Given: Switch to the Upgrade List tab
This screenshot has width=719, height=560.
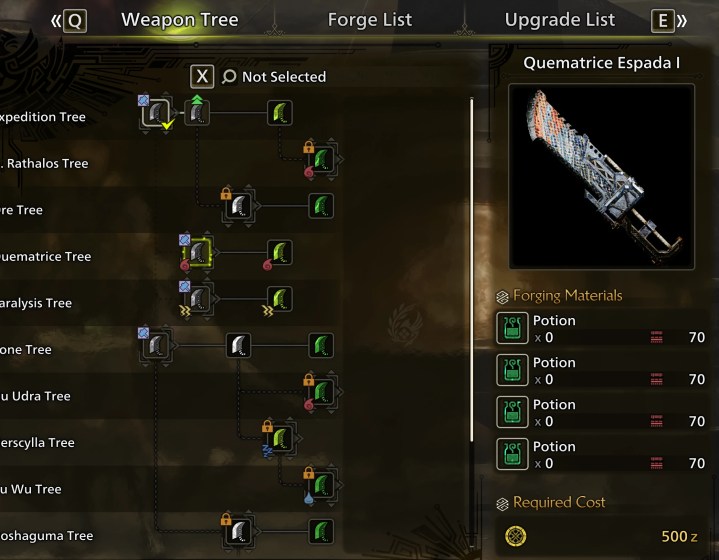Looking at the screenshot, I should point(559,20).
